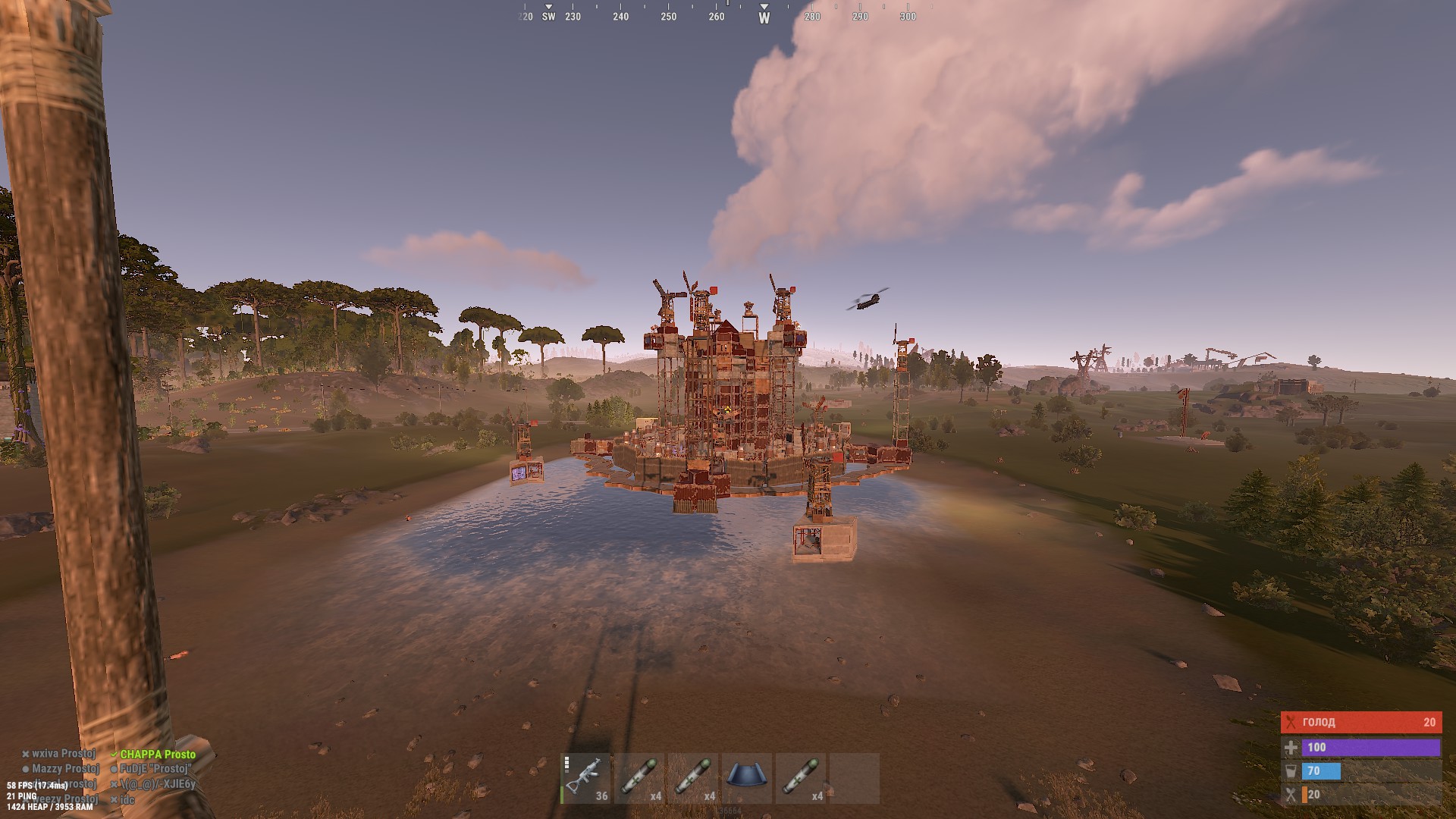Screen dimensions: 1456x819
Task: Select the blue tarp hotbar slot
Action: (x=747, y=778)
